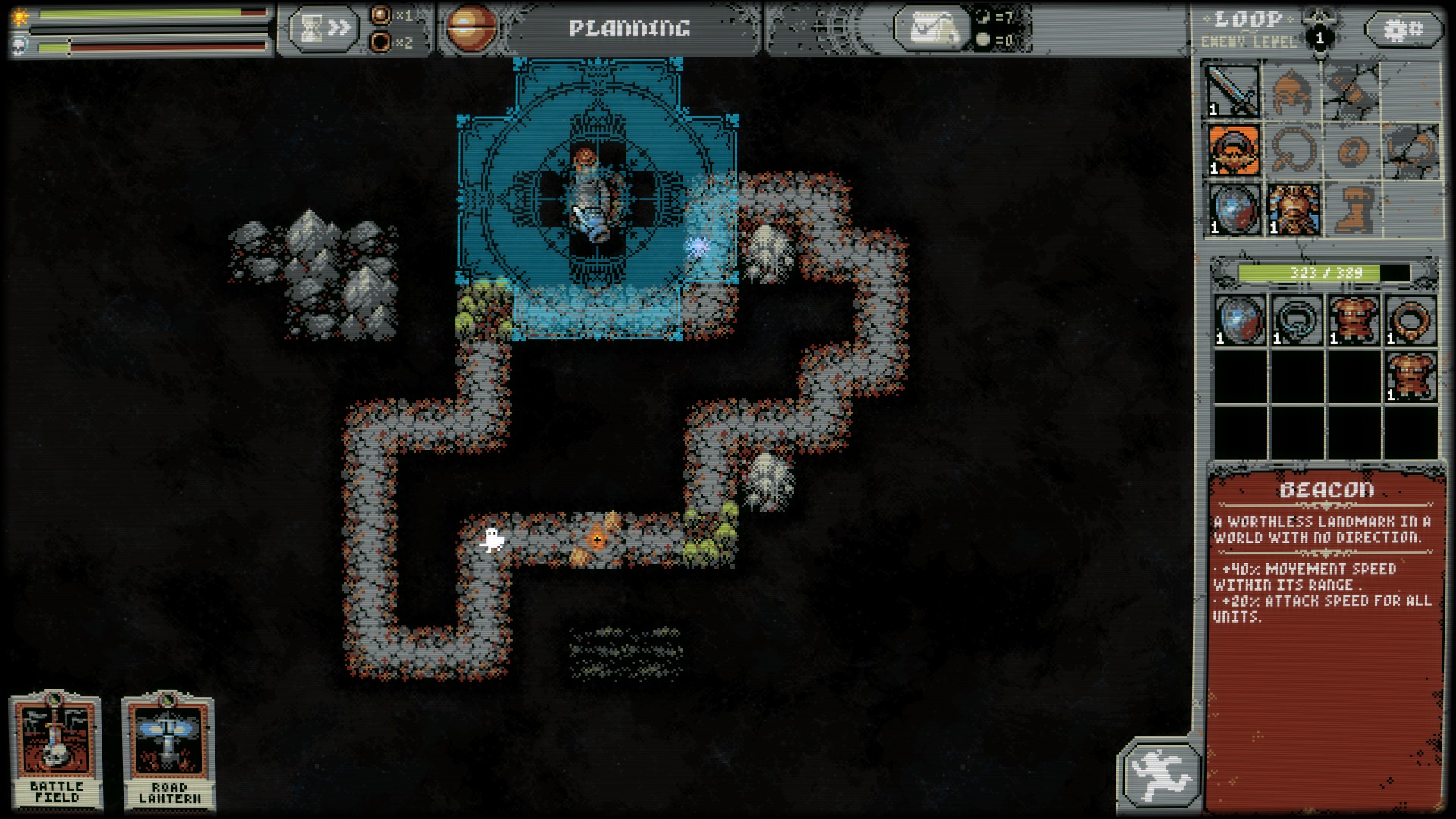
Task: Toggle the hourglass game speed button
Action: [x=323, y=29]
